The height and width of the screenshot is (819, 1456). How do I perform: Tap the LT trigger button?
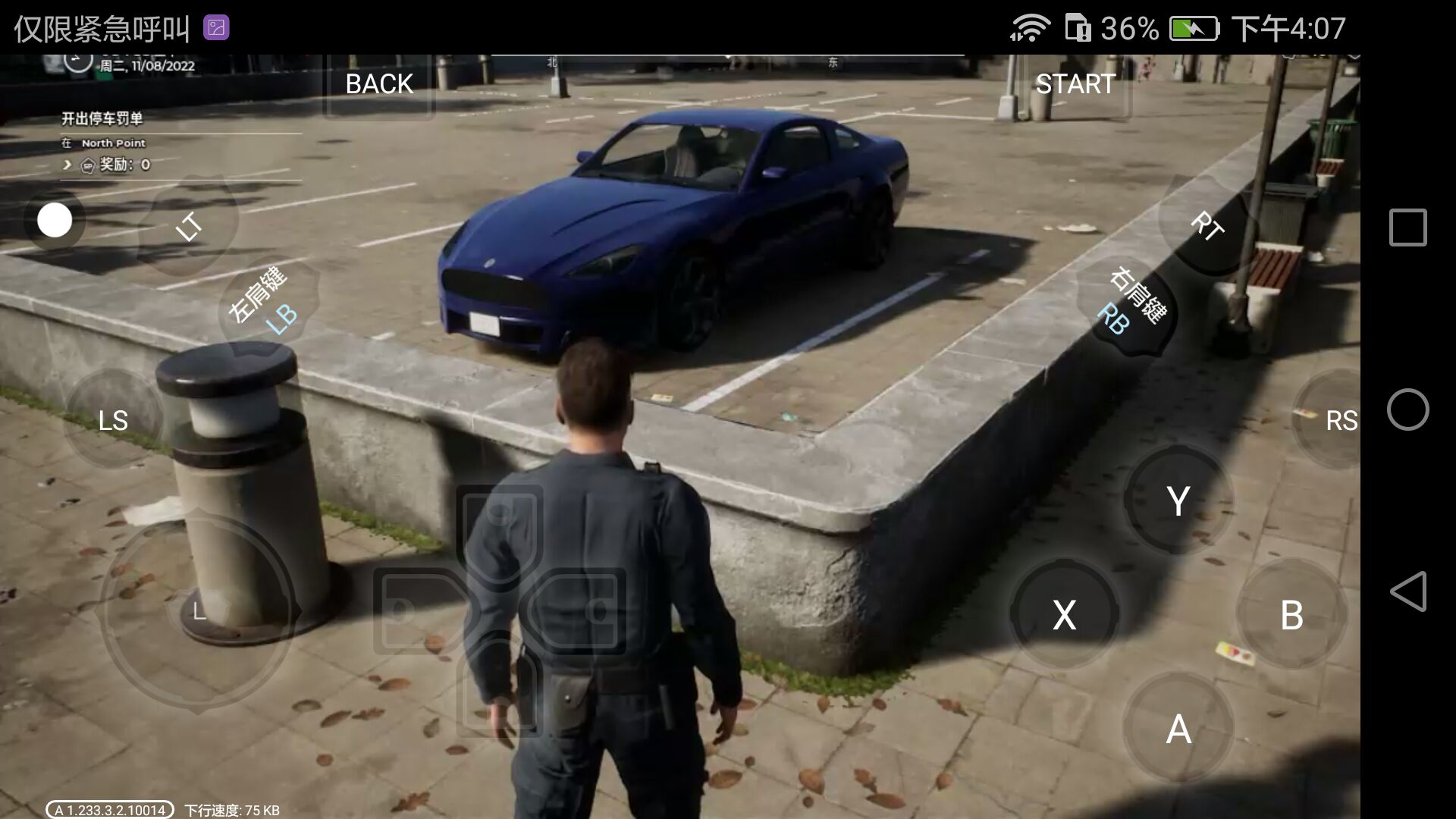(189, 226)
